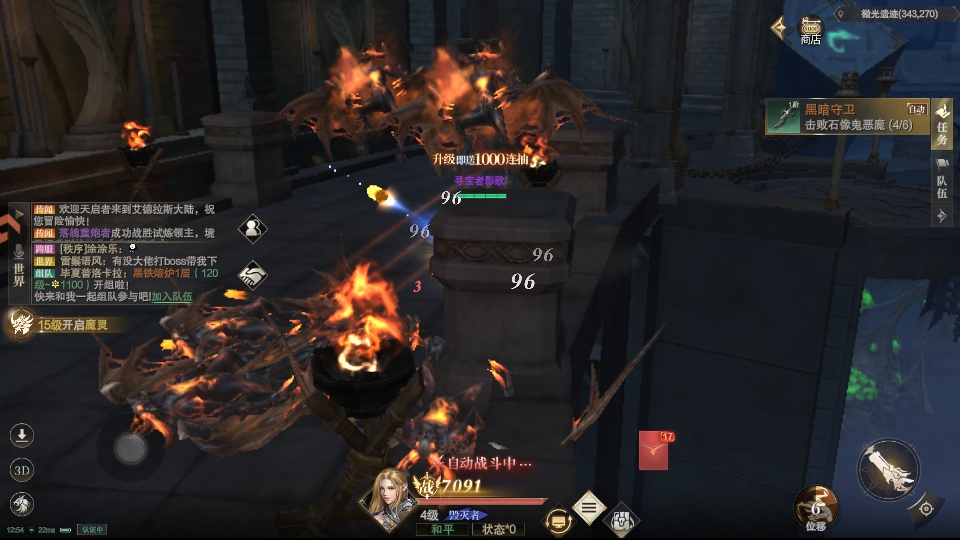Open the three-line main menu button
Image resolution: width=960 pixels, height=540 pixels.
pos(589,508)
